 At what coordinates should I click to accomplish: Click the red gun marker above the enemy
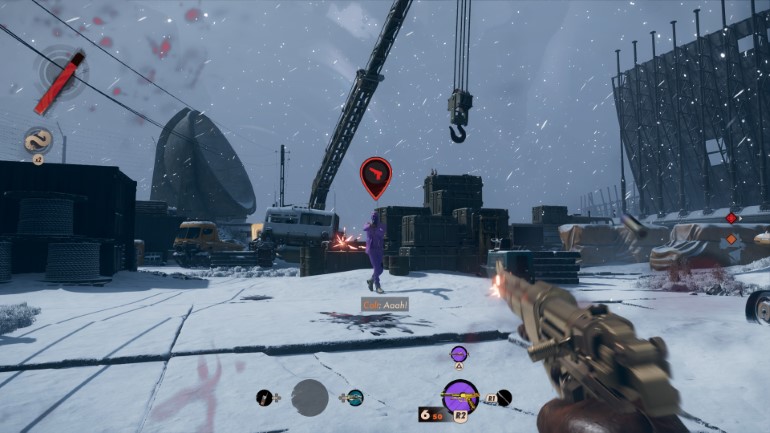tap(376, 176)
